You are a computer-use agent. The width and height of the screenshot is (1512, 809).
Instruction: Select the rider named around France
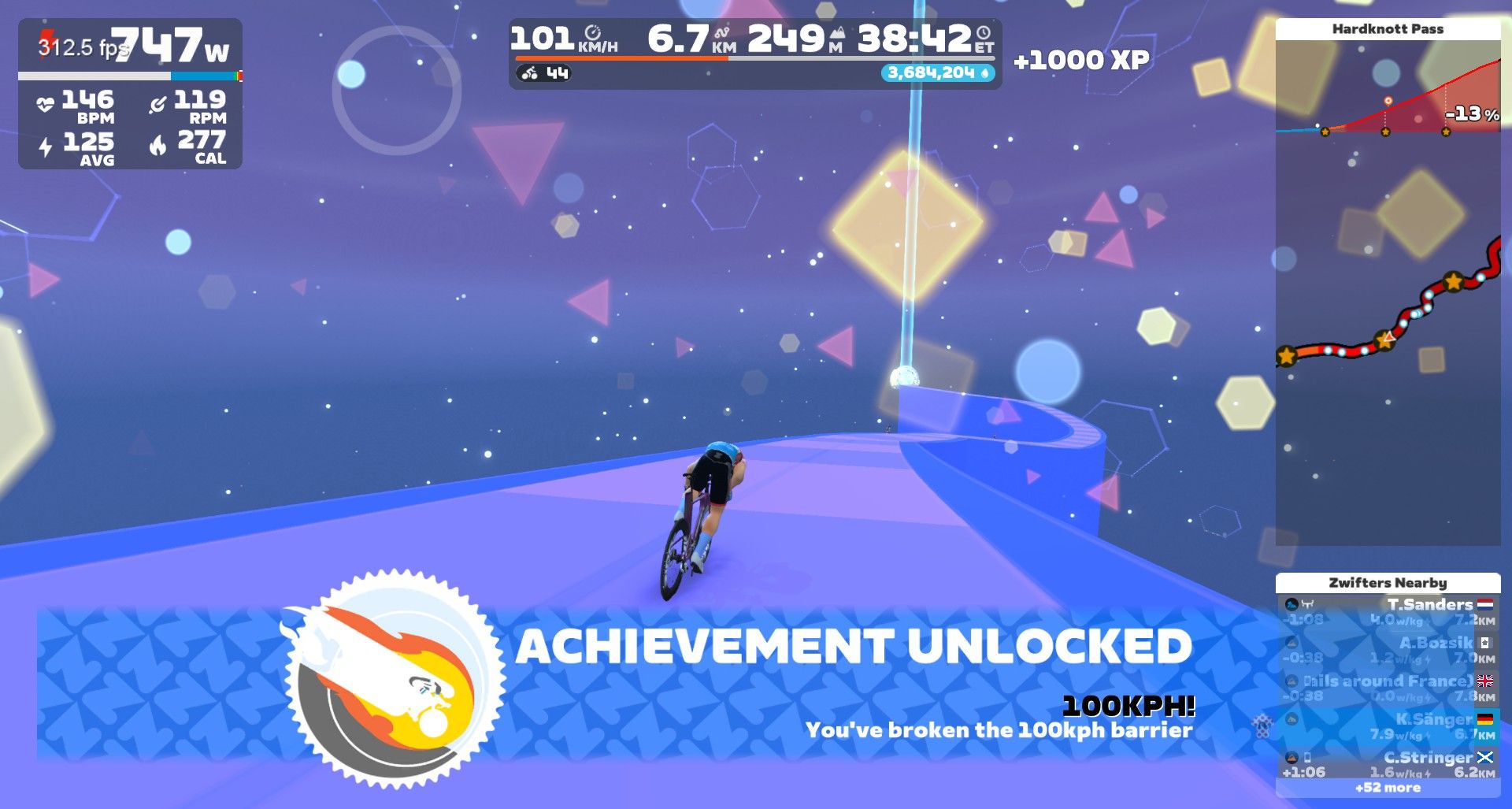coord(1388,688)
